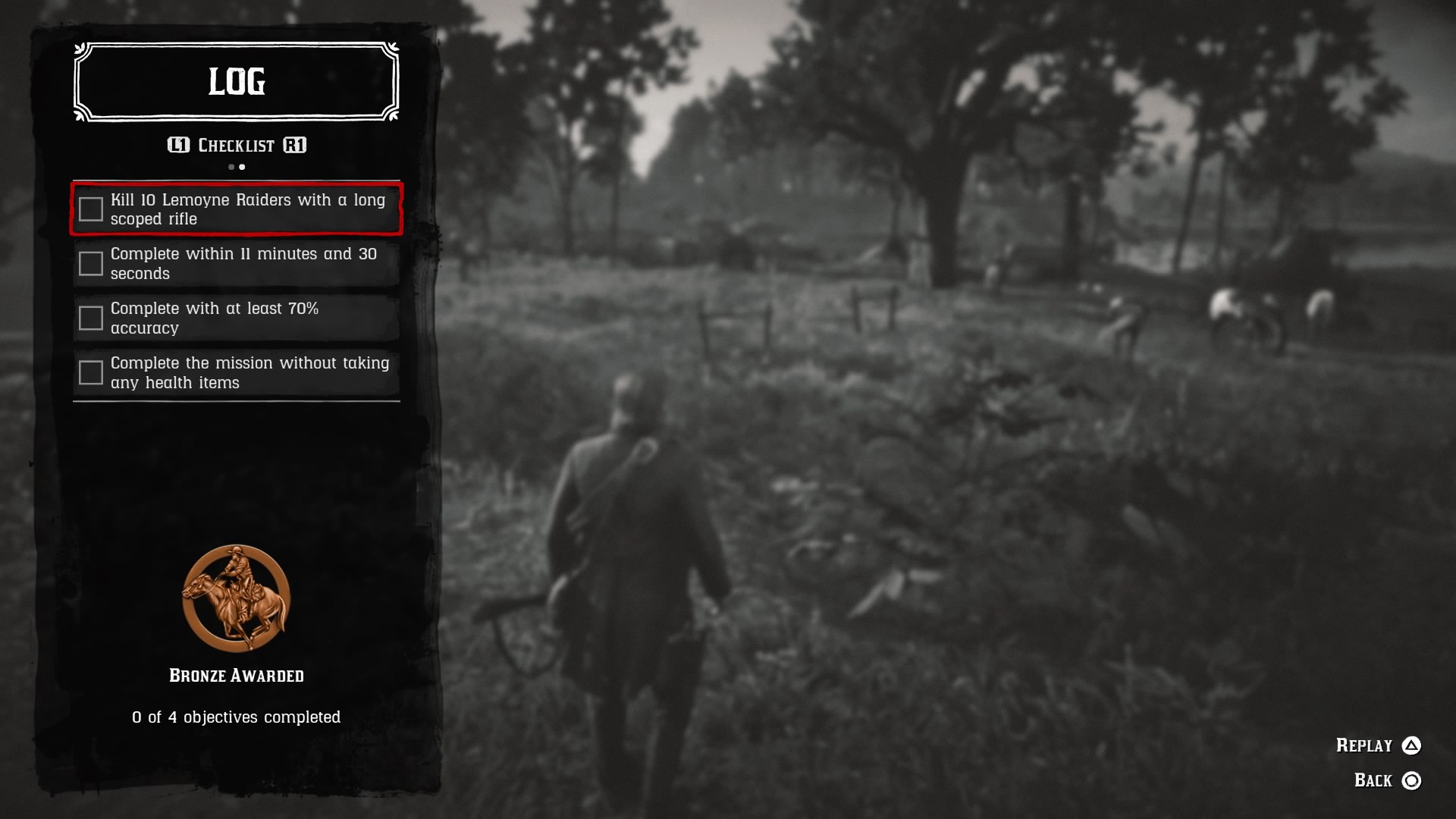The height and width of the screenshot is (819, 1456).
Task: Check the 11 minutes 30 seconds objective box
Action: [91, 263]
